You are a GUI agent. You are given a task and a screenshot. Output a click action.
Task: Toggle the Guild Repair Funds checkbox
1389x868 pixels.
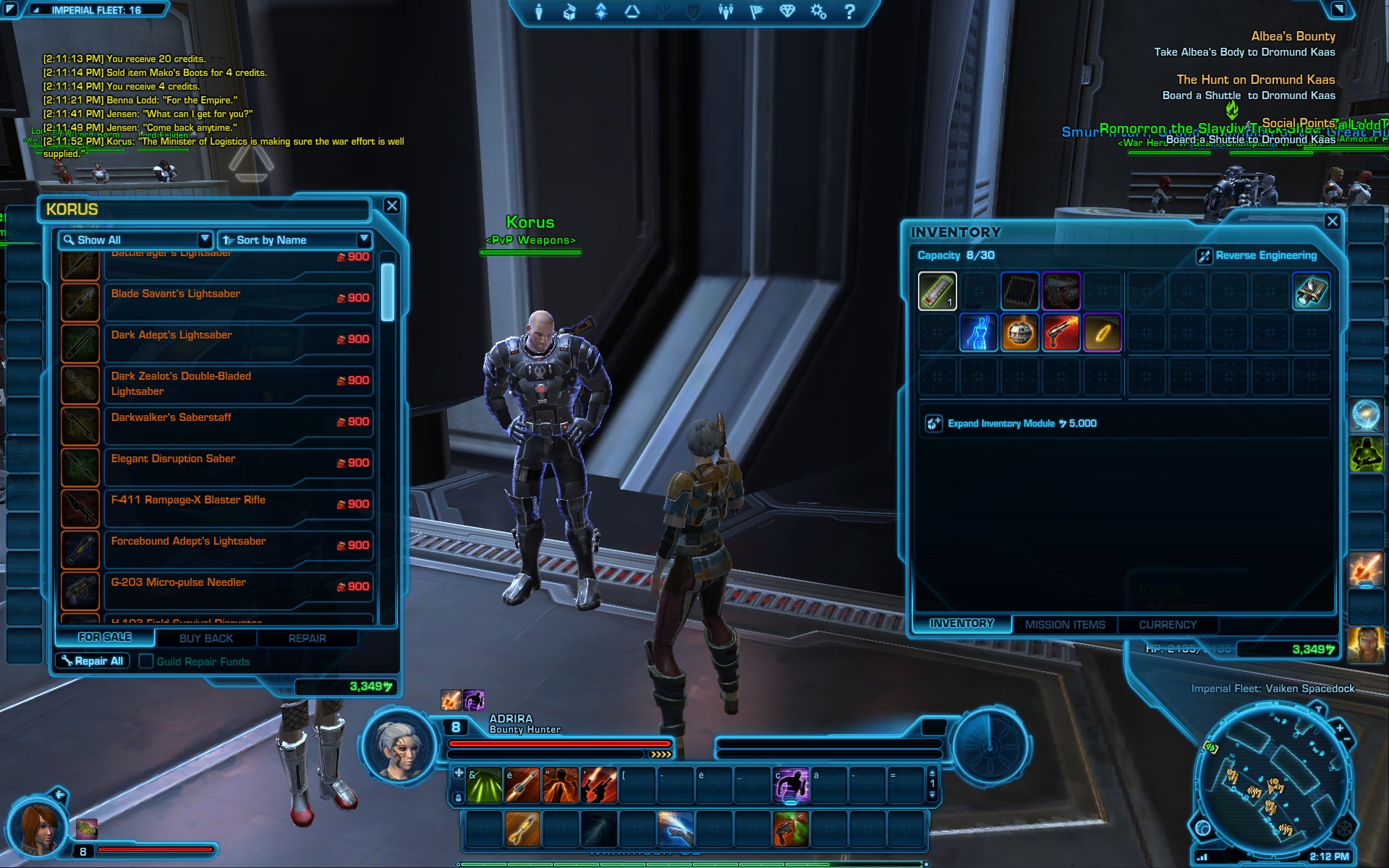[146, 661]
